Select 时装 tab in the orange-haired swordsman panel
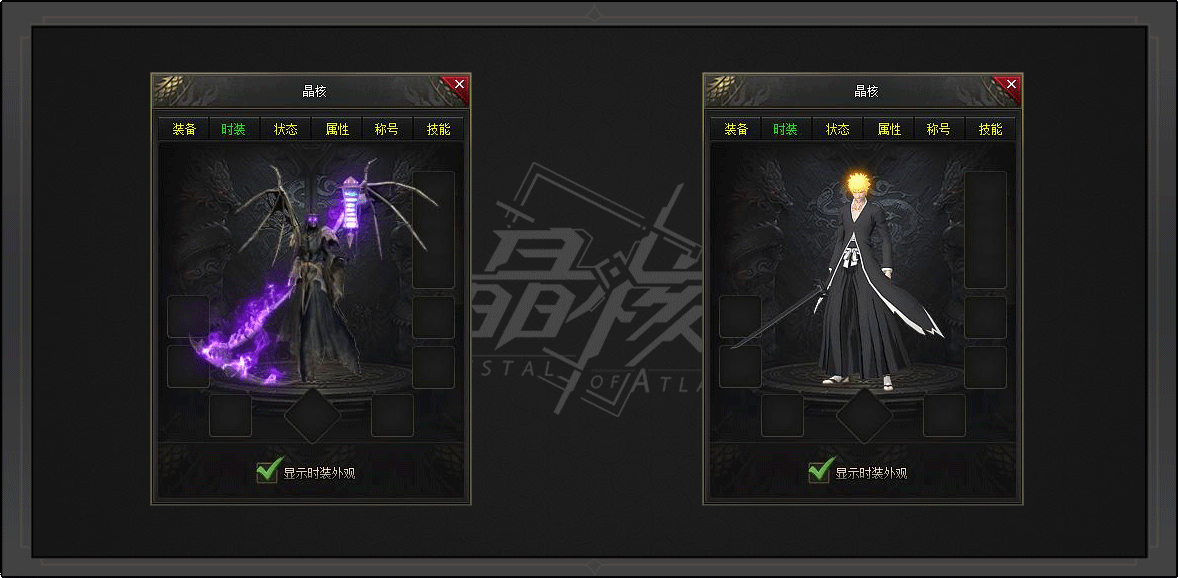Image resolution: width=1178 pixels, height=578 pixels. click(785, 130)
